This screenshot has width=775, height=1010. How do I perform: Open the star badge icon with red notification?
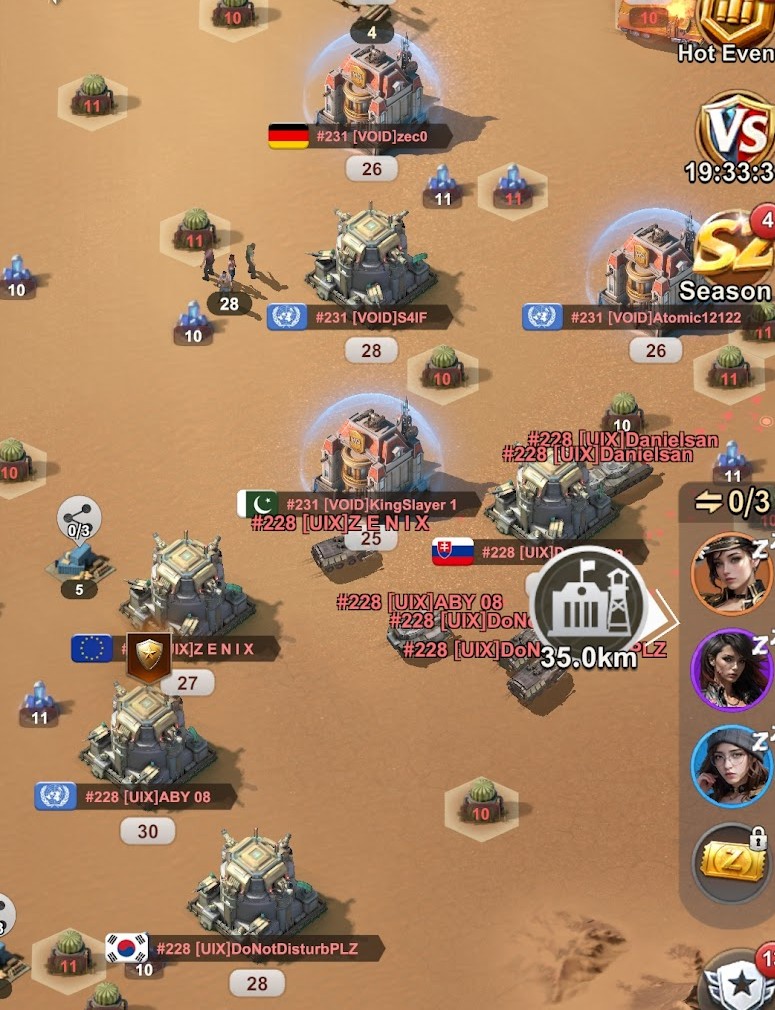tap(742, 983)
